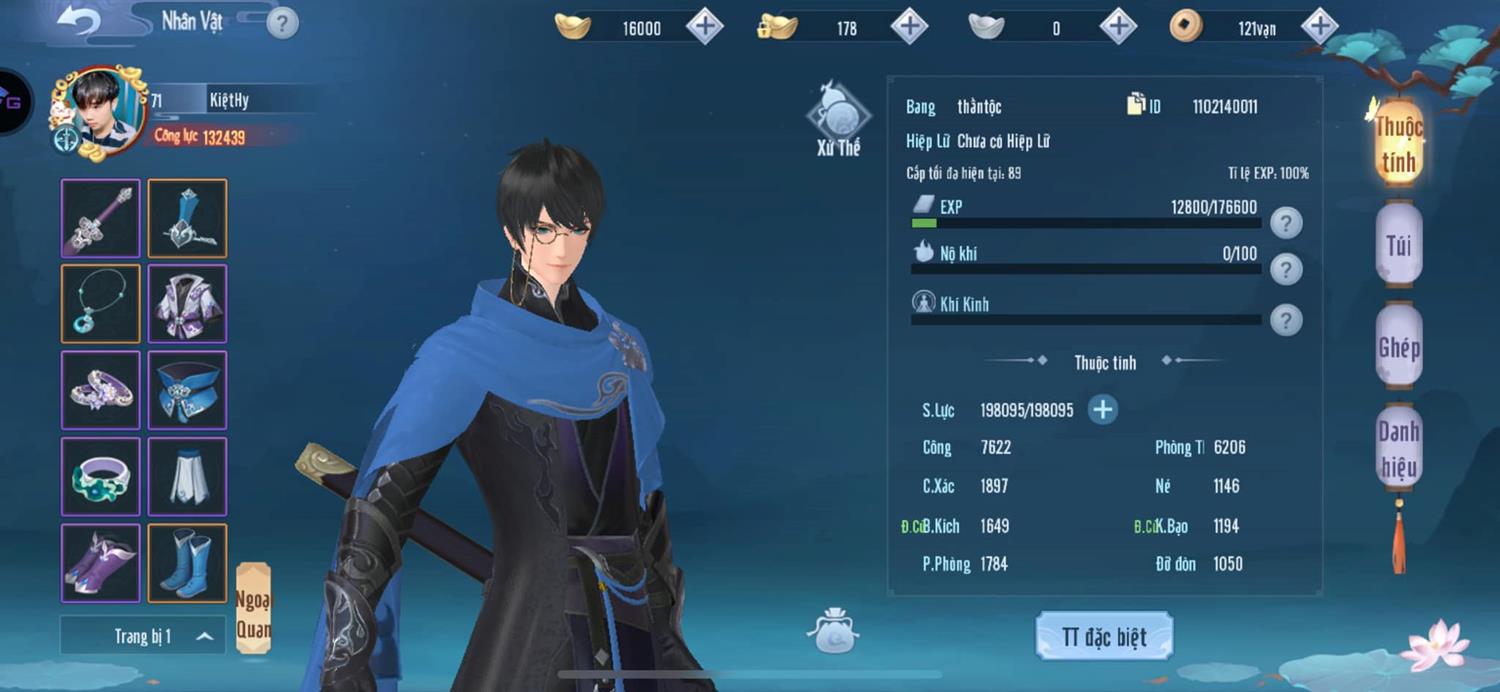The image size is (1500, 692).
Task: Open KiệtHy's player avatar portrait
Action: (100, 112)
